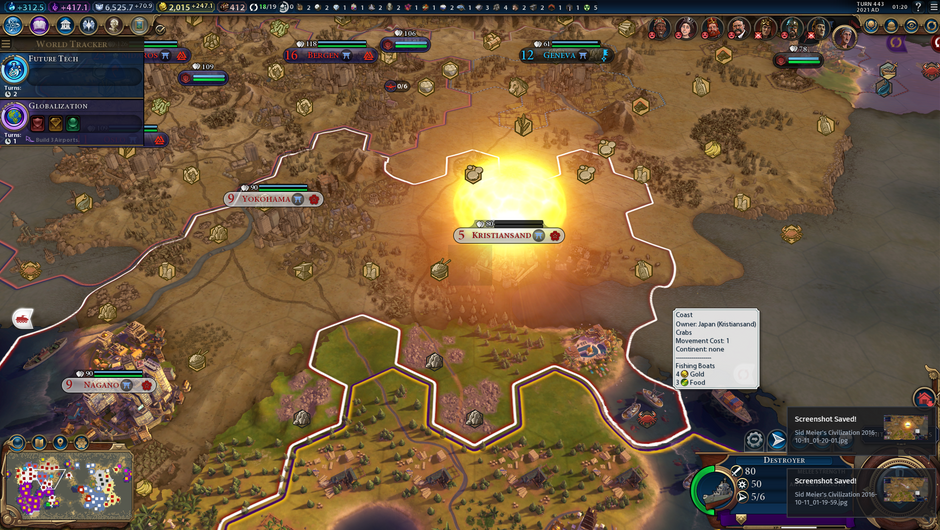
Task: Open the technology tree button
Action: coord(14,25)
